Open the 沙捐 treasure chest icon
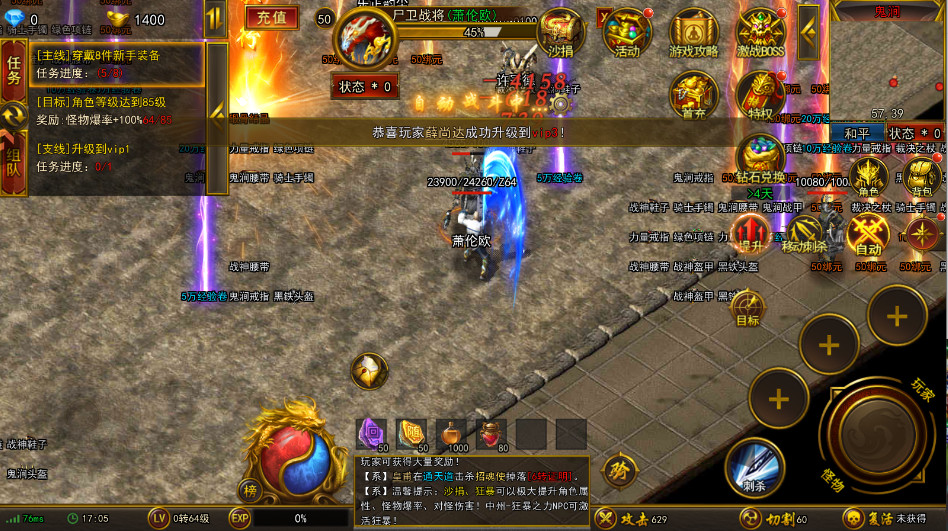 coord(560,34)
